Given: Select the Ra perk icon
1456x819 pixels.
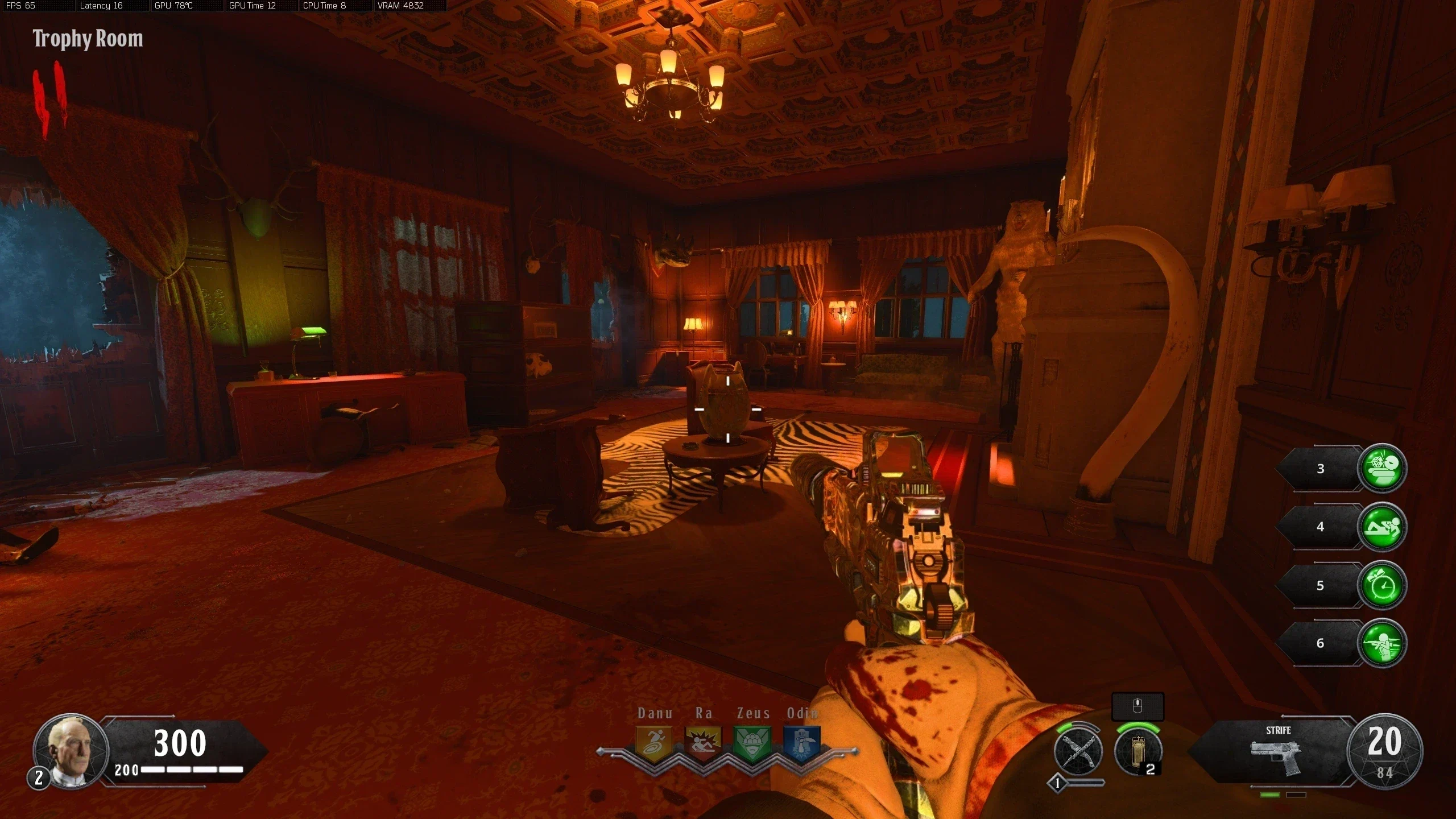Looking at the screenshot, I should coord(703,742).
